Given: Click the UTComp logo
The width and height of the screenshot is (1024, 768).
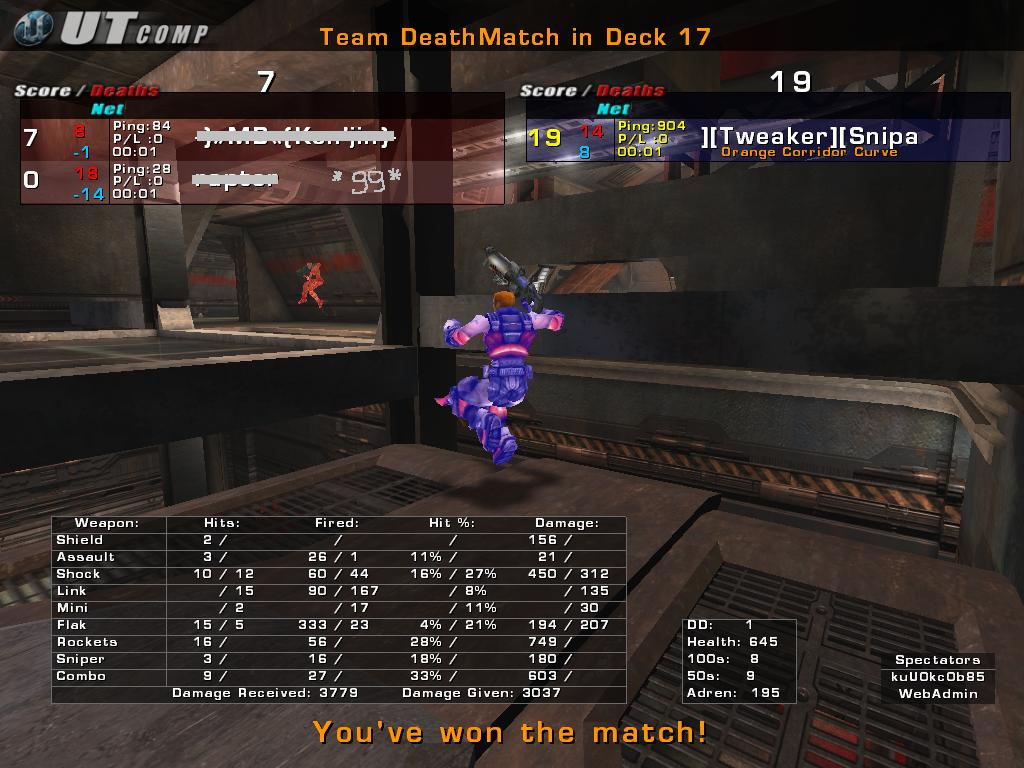Looking at the screenshot, I should pos(112,30).
